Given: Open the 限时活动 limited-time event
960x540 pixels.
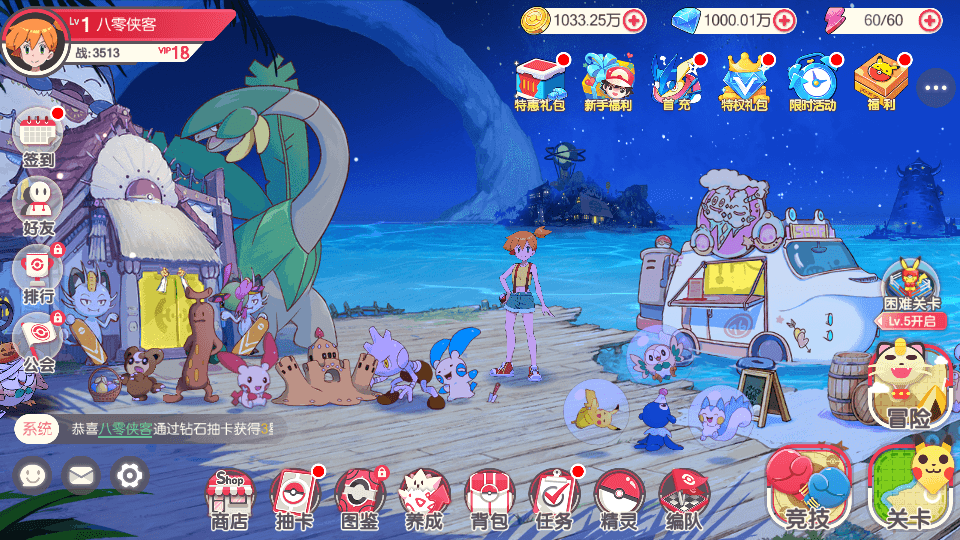Looking at the screenshot, I should (812, 80).
